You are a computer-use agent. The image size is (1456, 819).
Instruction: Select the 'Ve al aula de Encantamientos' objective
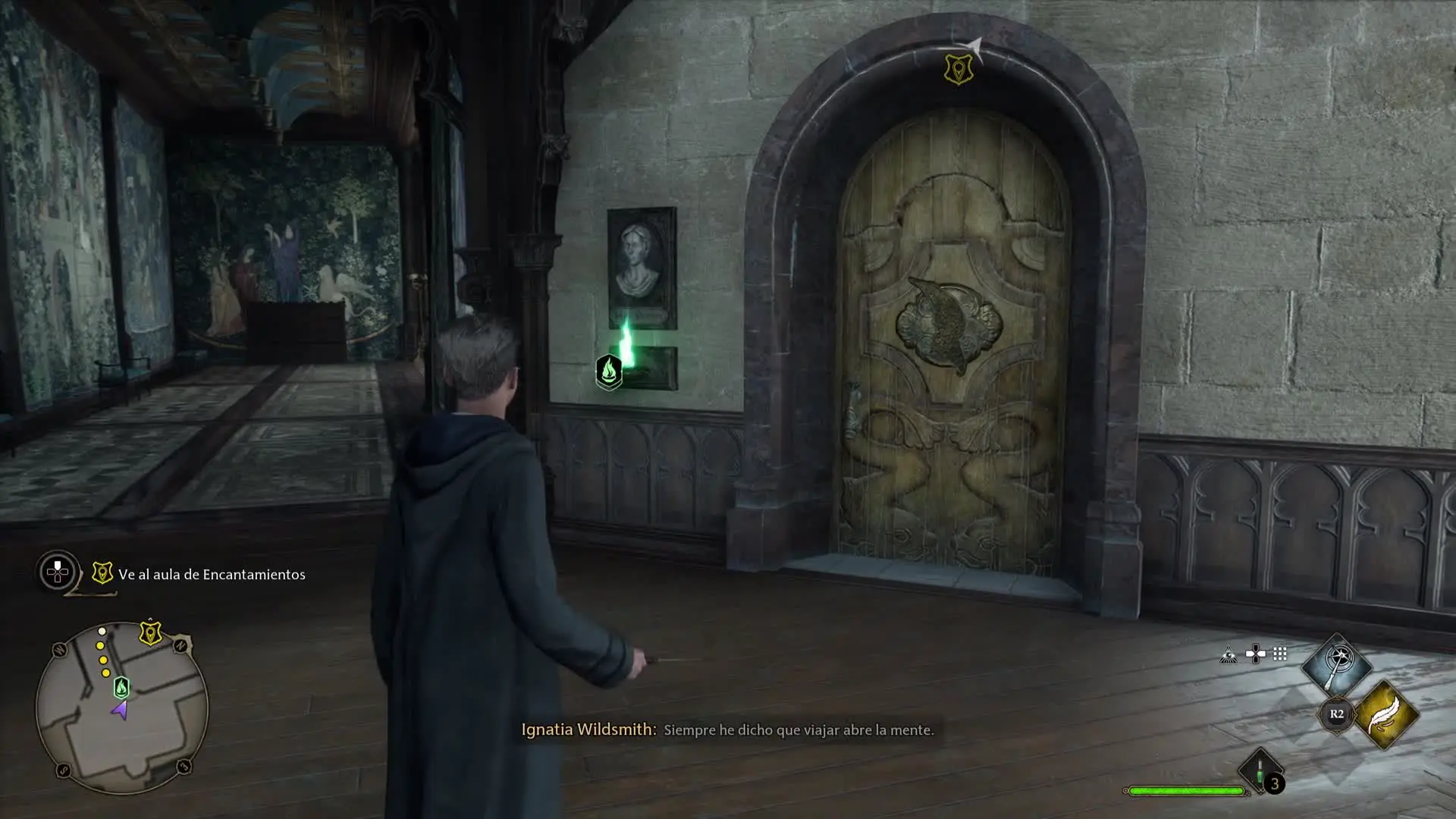coord(211,574)
